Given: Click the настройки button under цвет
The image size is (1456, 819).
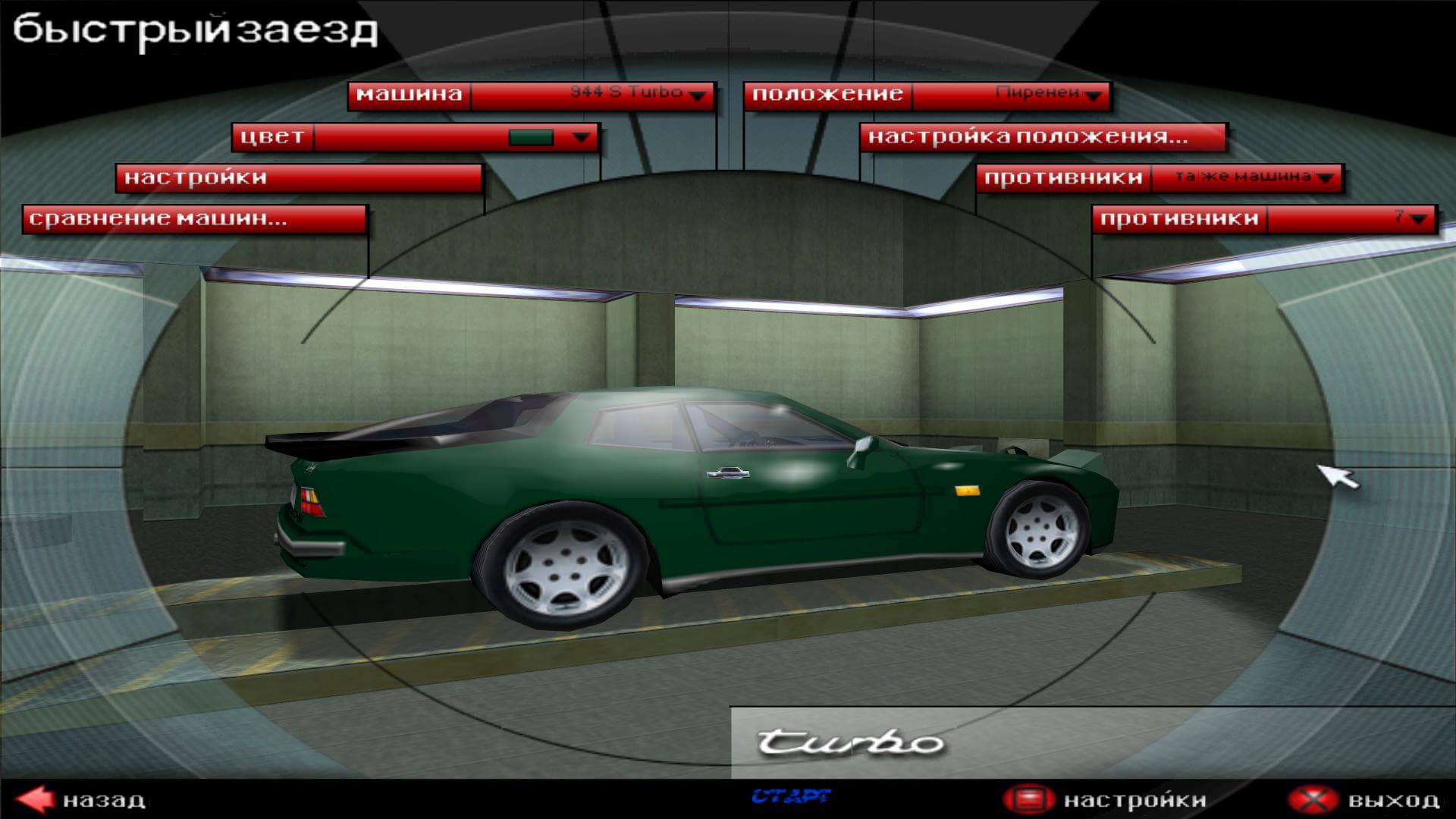Looking at the screenshot, I should pyautogui.click(x=299, y=178).
